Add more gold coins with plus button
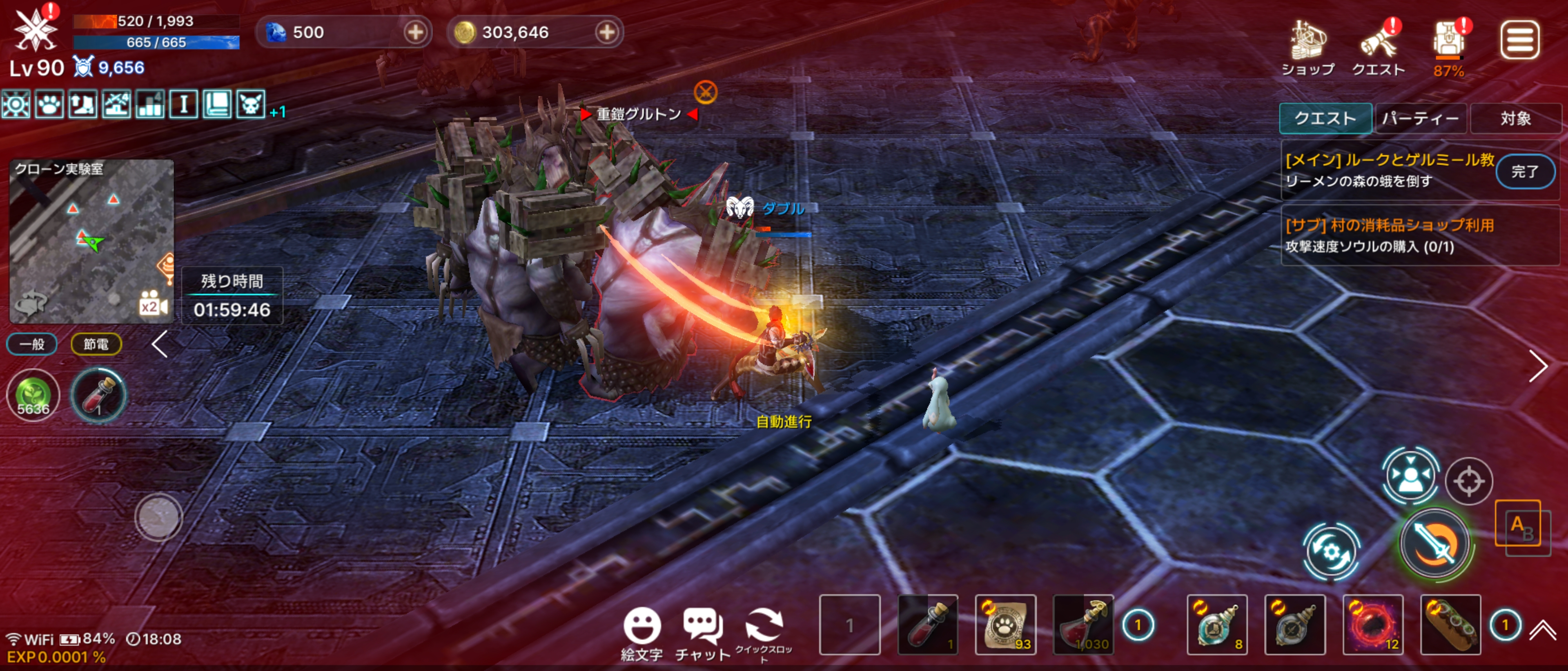The width and height of the screenshot is (1568, 671). [606, 32]
